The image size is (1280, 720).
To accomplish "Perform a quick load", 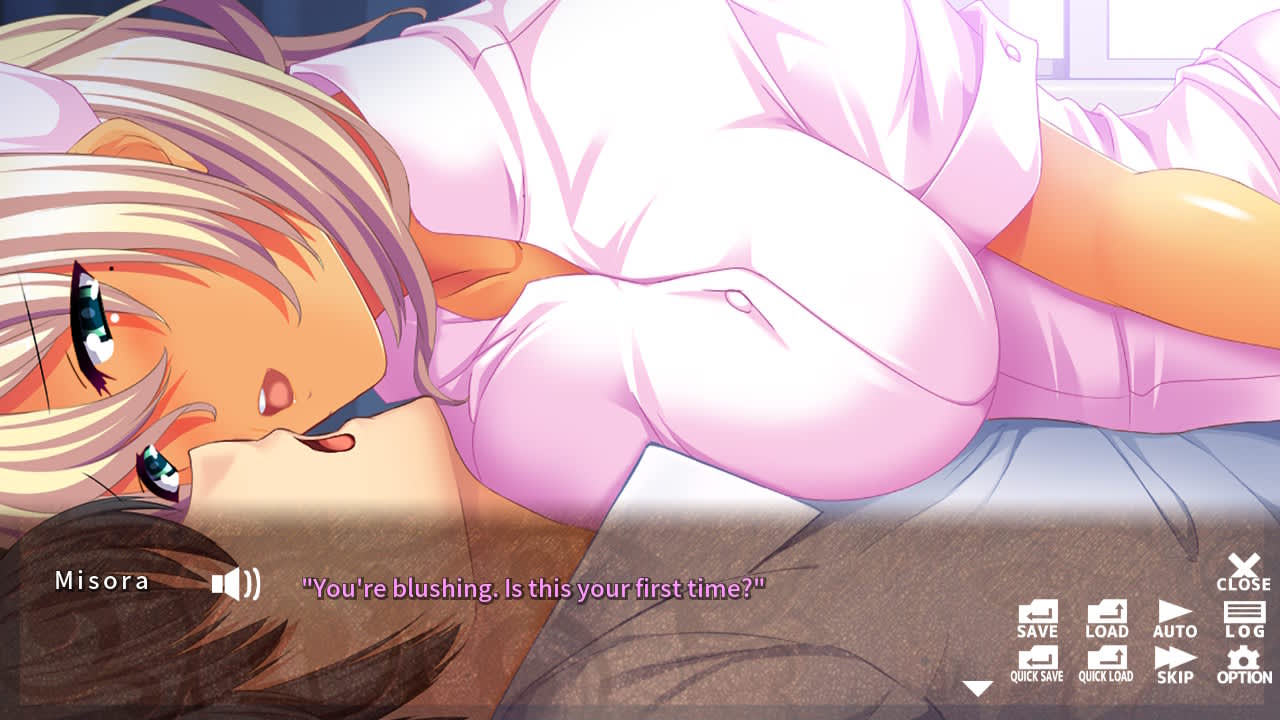I will pos(1106,662).
